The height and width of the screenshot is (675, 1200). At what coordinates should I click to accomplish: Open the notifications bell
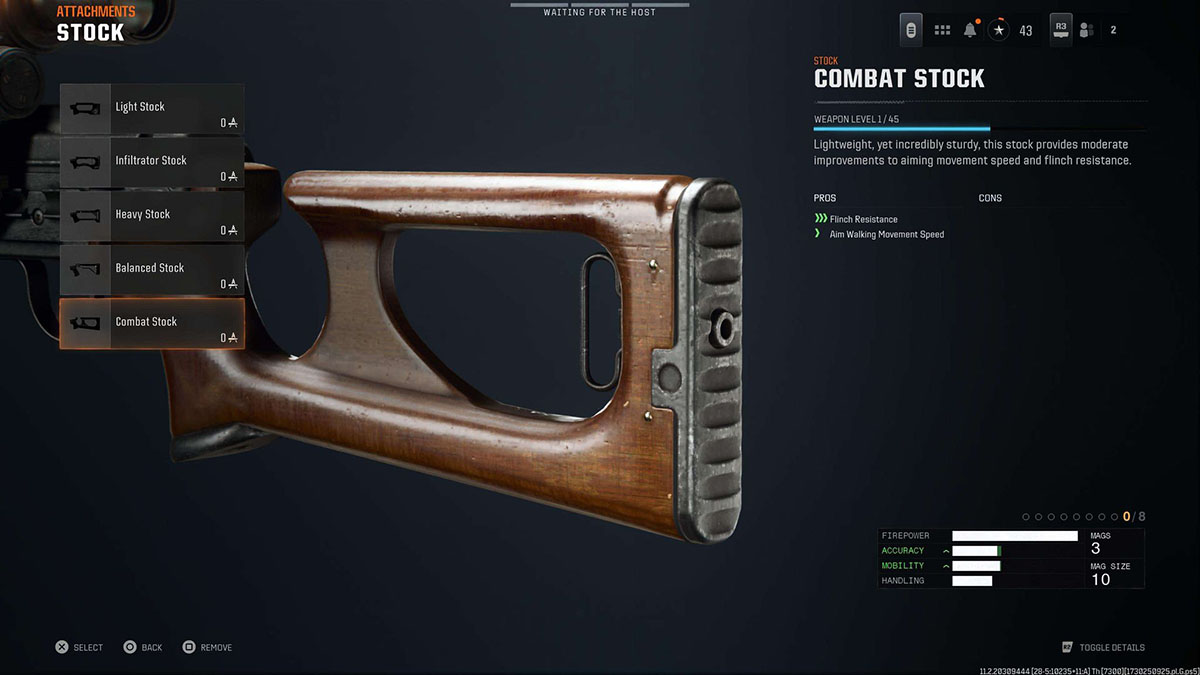(970, 30)
